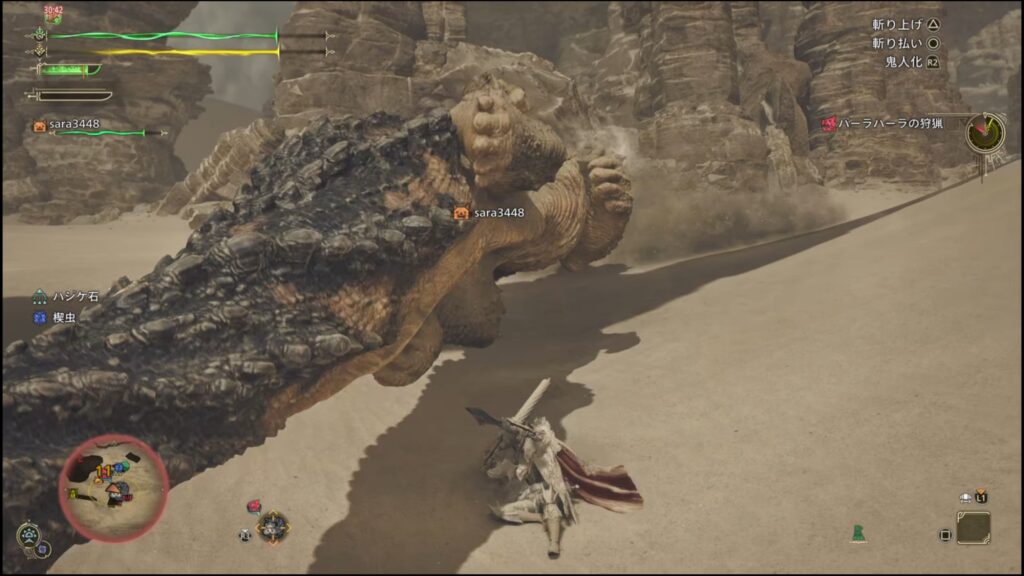Select the empty item bar slot
The width and height of the screenshot is (1024, 576).
pyautogui.click(x=972, y=528)
